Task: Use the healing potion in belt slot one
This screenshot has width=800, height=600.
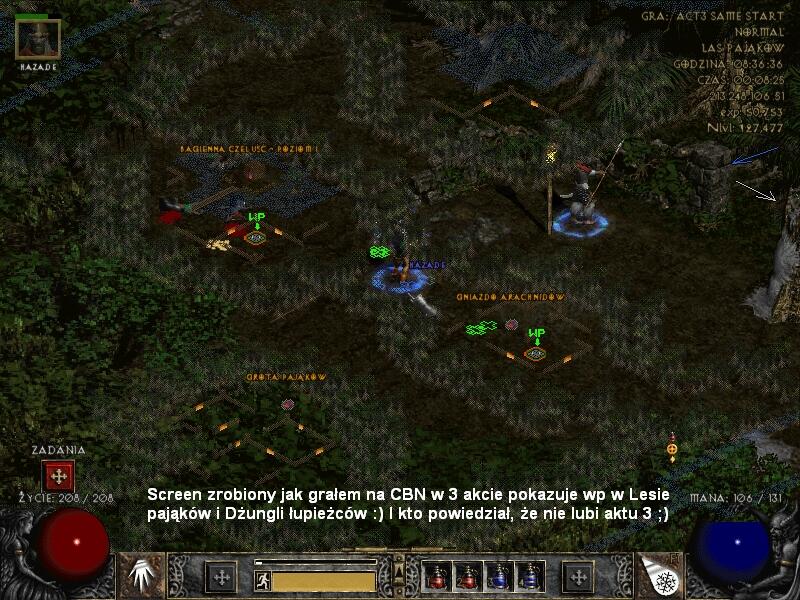Action: [x=436, y=575]
